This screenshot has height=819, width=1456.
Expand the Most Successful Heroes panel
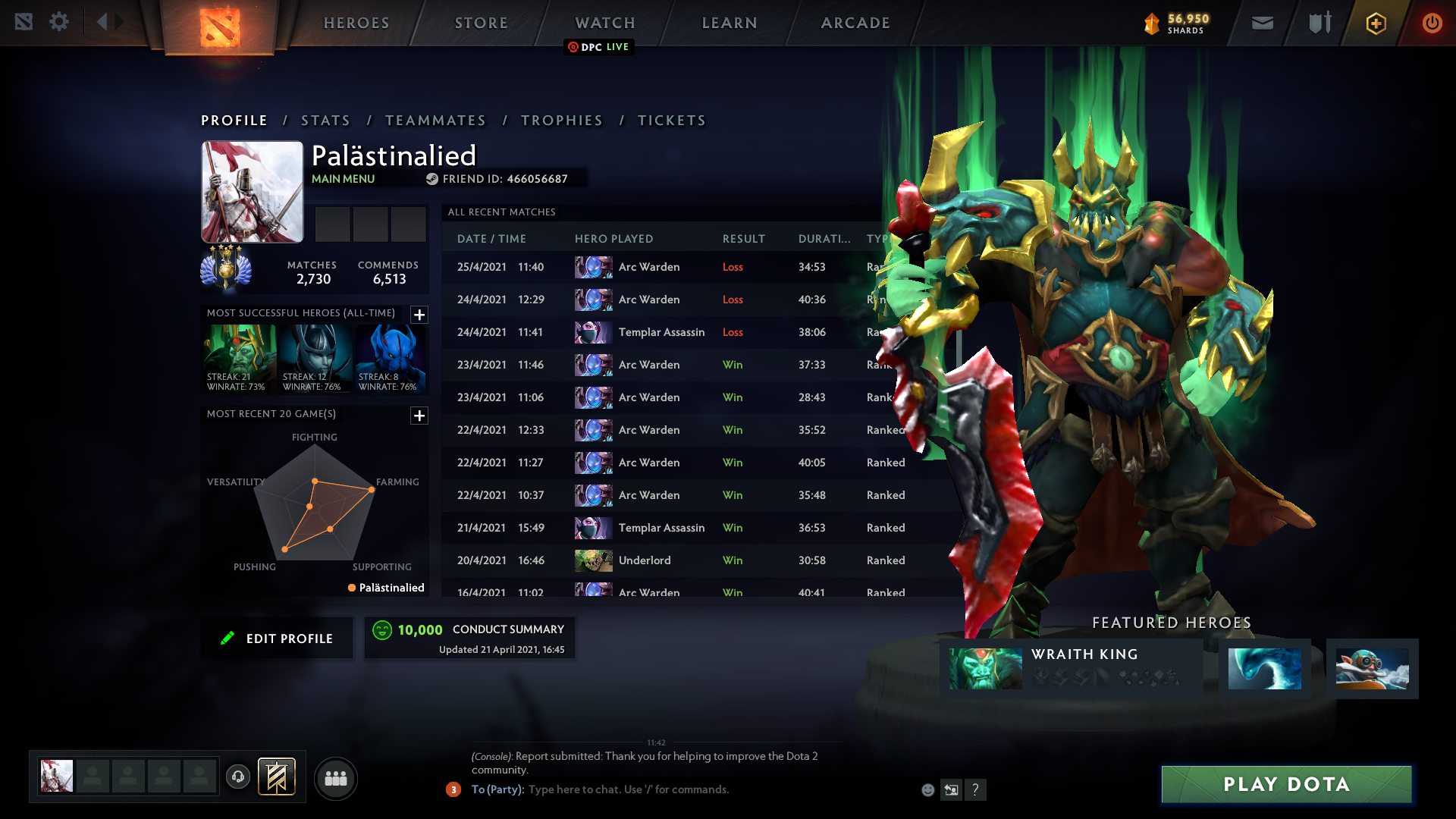click(419, 315)
